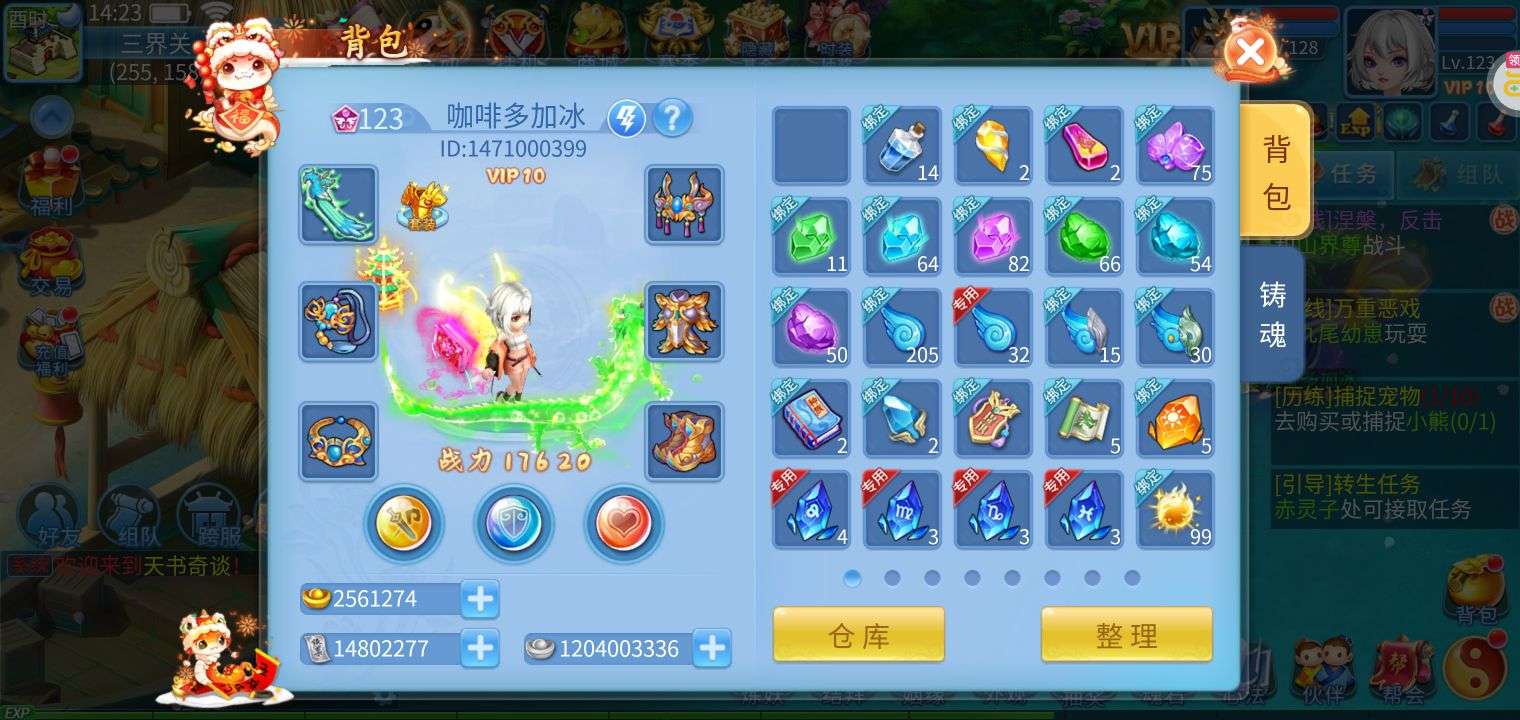Viewport: 1520px width, 720px height.
Task: Open the question mark help
Action: [x=672, y=119]
